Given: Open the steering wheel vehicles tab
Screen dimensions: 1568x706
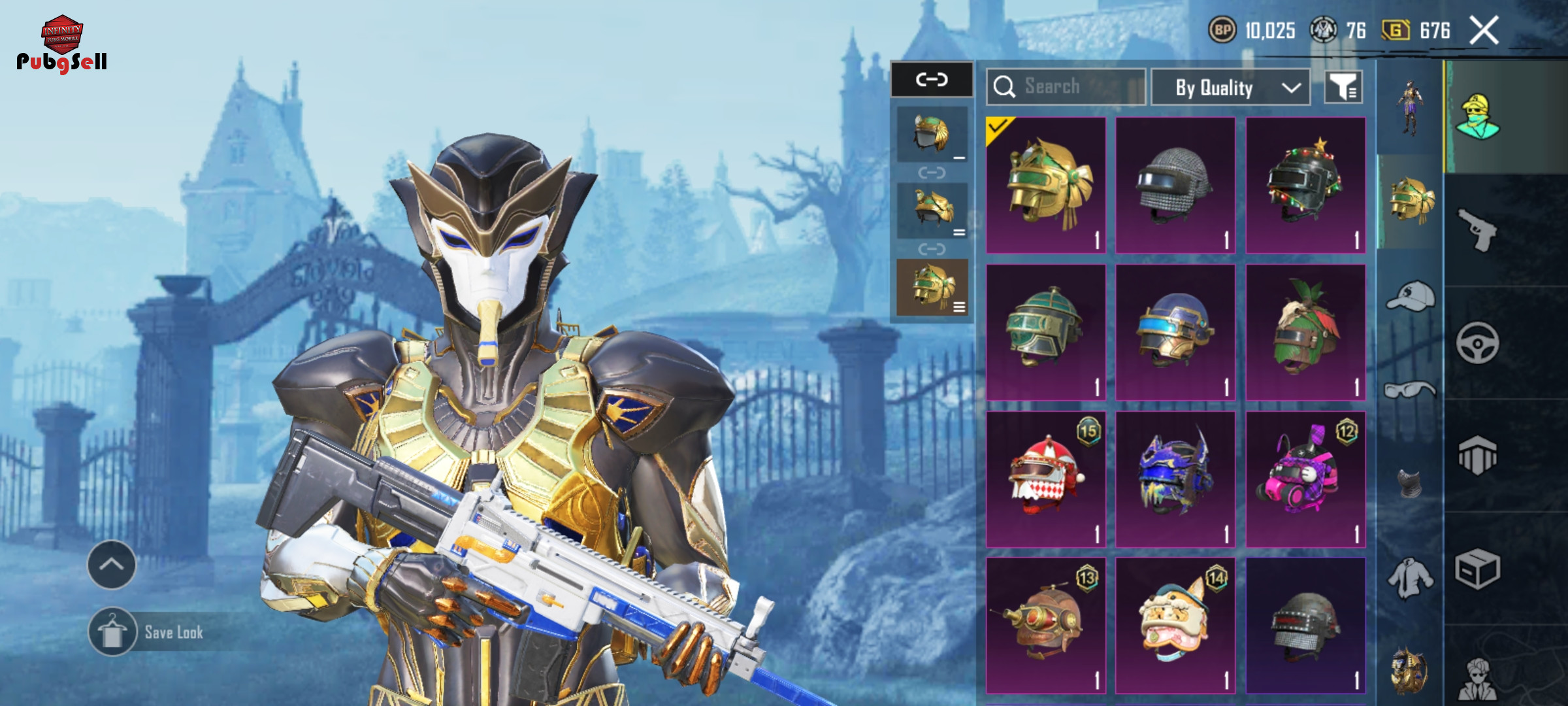Looking at the screenshot, I should tap(1478, 343).
